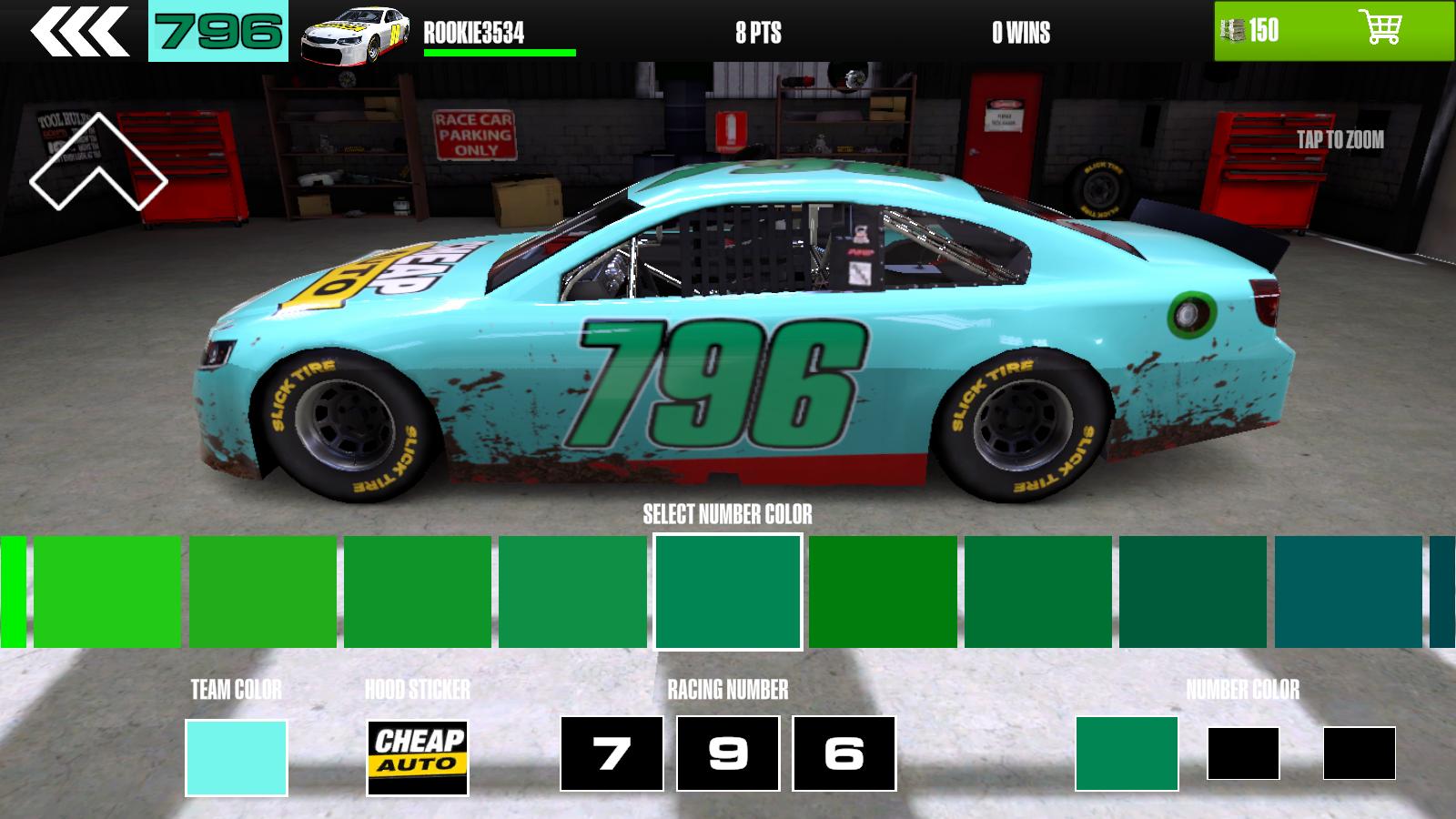Tap the 796 number badge

[x=218, y=31]
